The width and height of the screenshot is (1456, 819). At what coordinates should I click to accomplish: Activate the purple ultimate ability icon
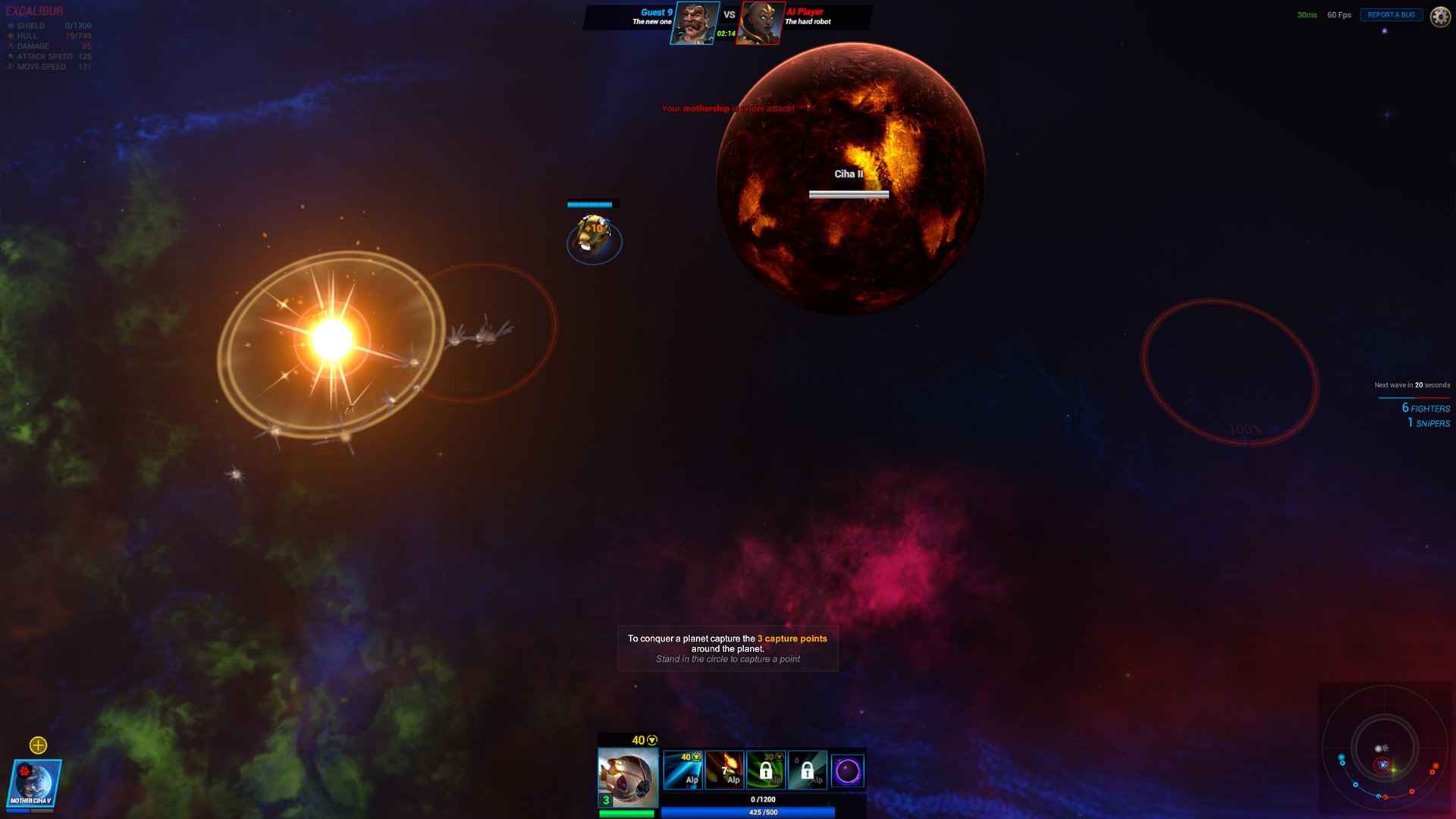point(849,770)
